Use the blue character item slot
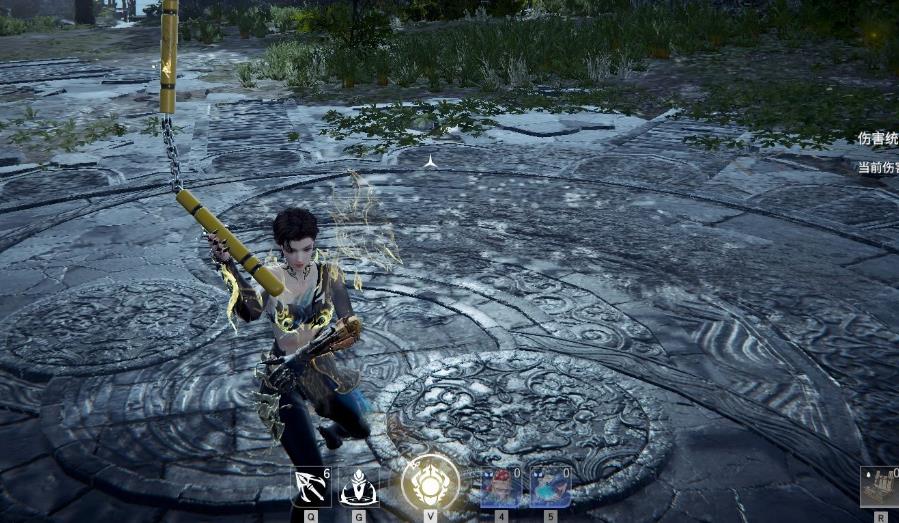Screen dimensions: 899x523 coord(550,487)
